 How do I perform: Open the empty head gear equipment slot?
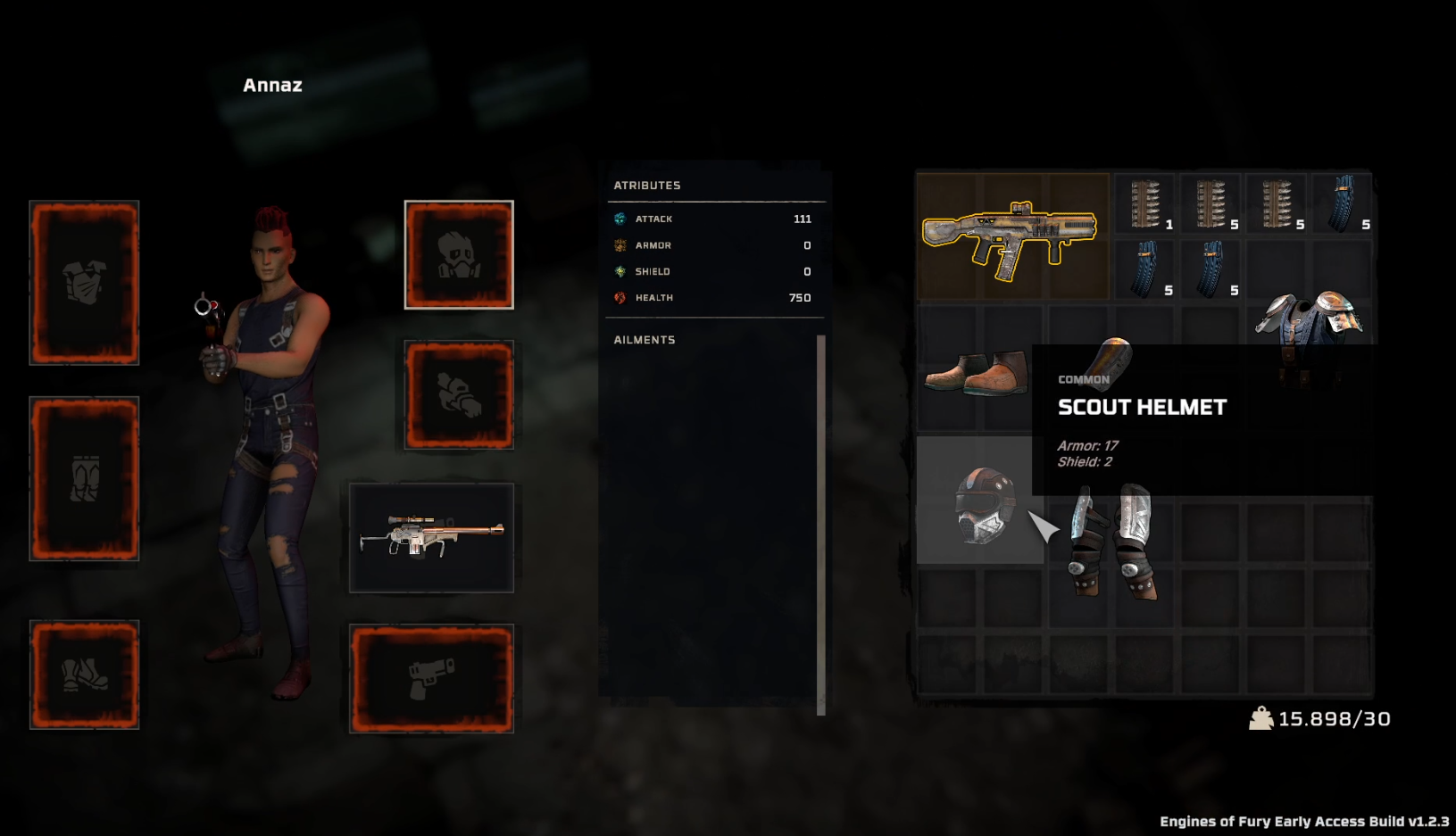coord(459,255)
